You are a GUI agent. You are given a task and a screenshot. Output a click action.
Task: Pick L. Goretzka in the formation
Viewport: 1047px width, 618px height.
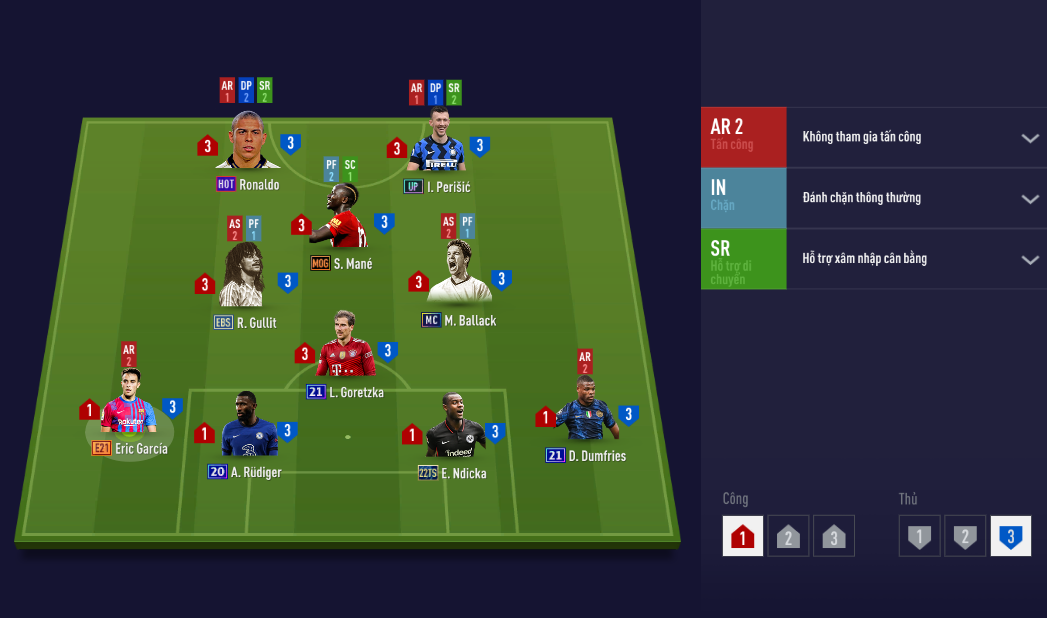click(345, 350)
